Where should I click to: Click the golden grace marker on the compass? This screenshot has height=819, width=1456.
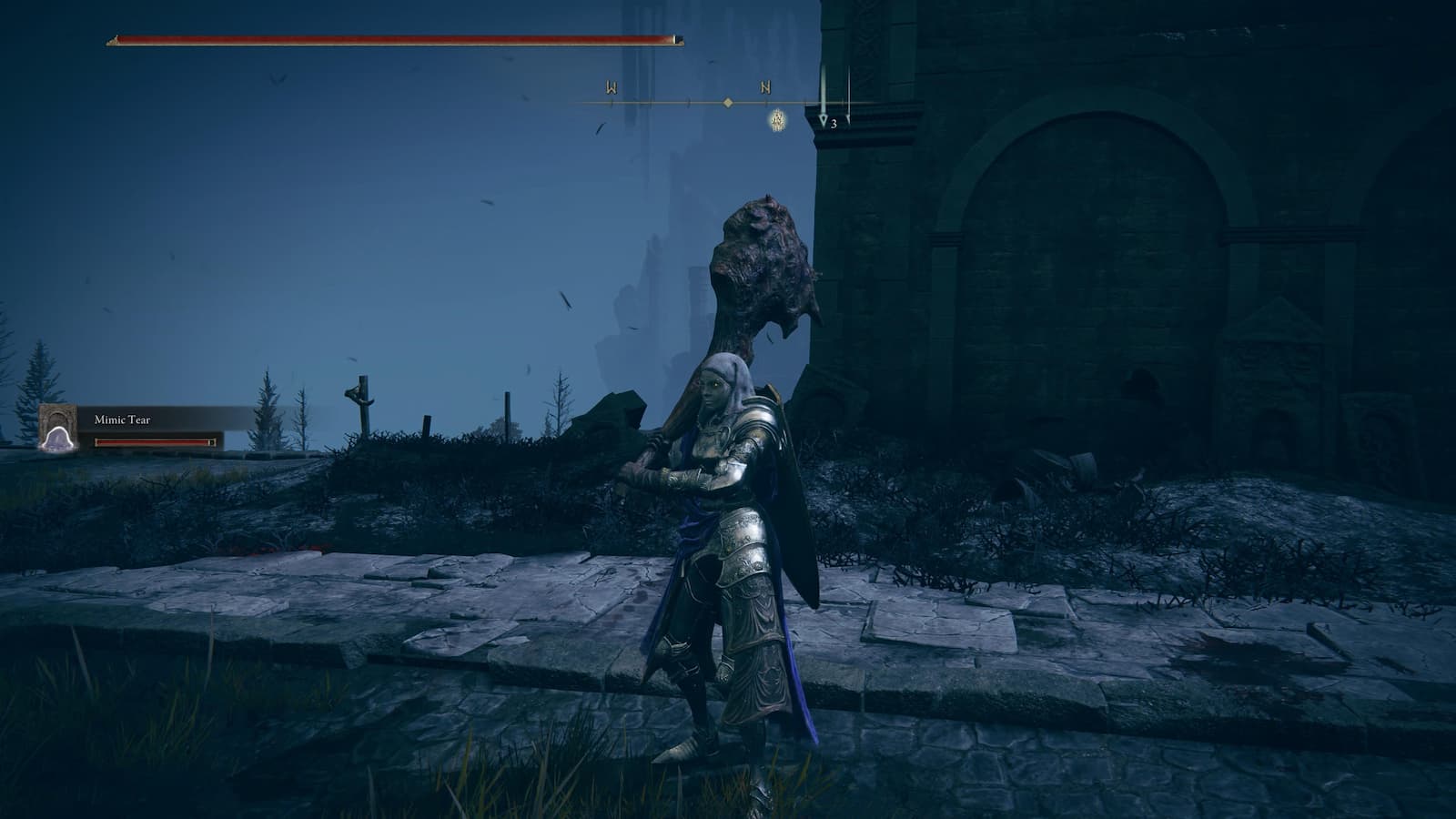point(777,119)
